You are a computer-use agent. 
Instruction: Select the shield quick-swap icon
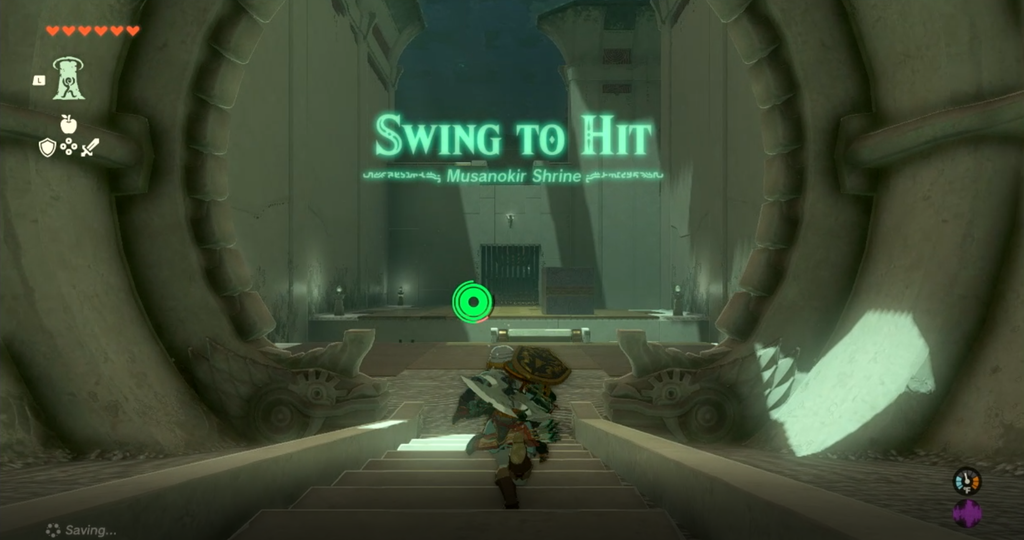coord(47,148)
